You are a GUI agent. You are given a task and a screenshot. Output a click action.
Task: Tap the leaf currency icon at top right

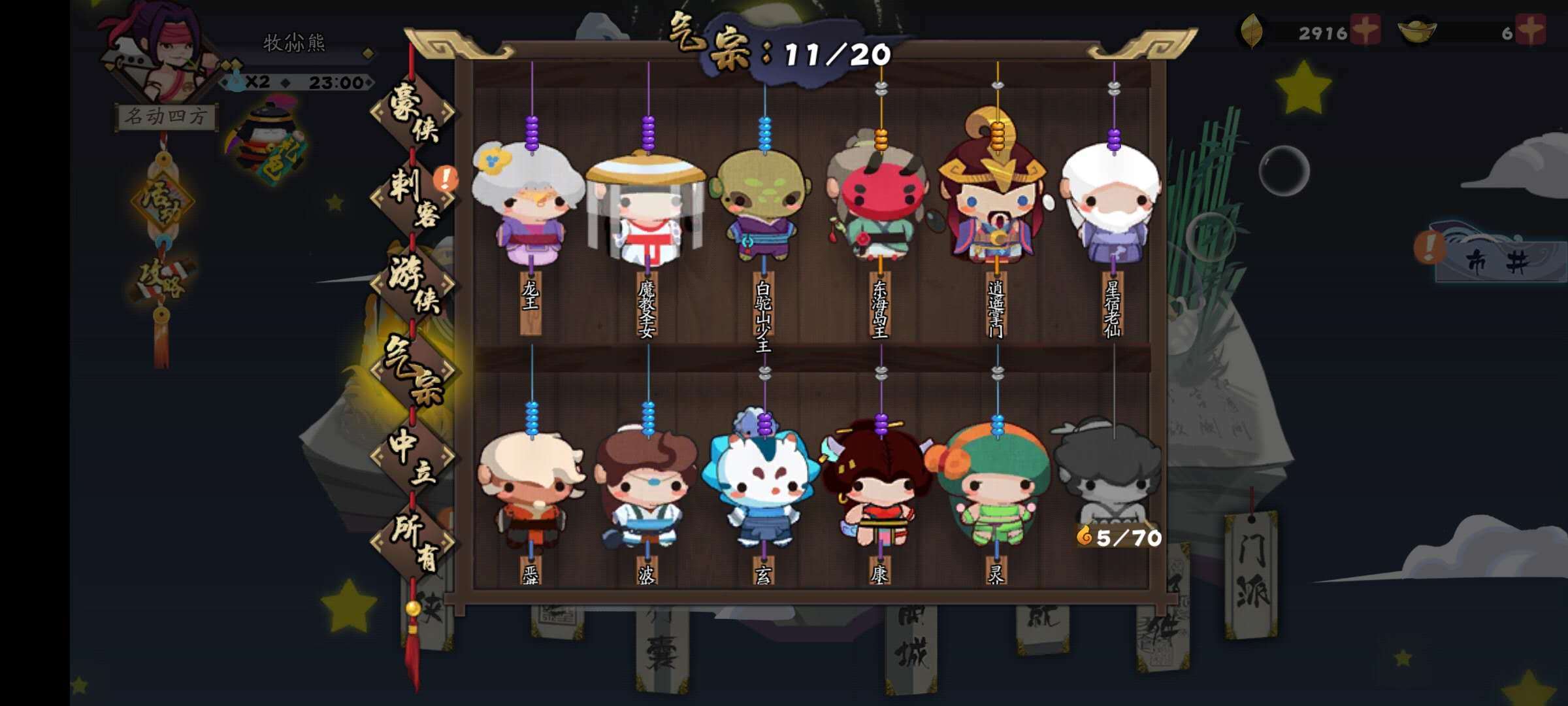point(1253,29)
